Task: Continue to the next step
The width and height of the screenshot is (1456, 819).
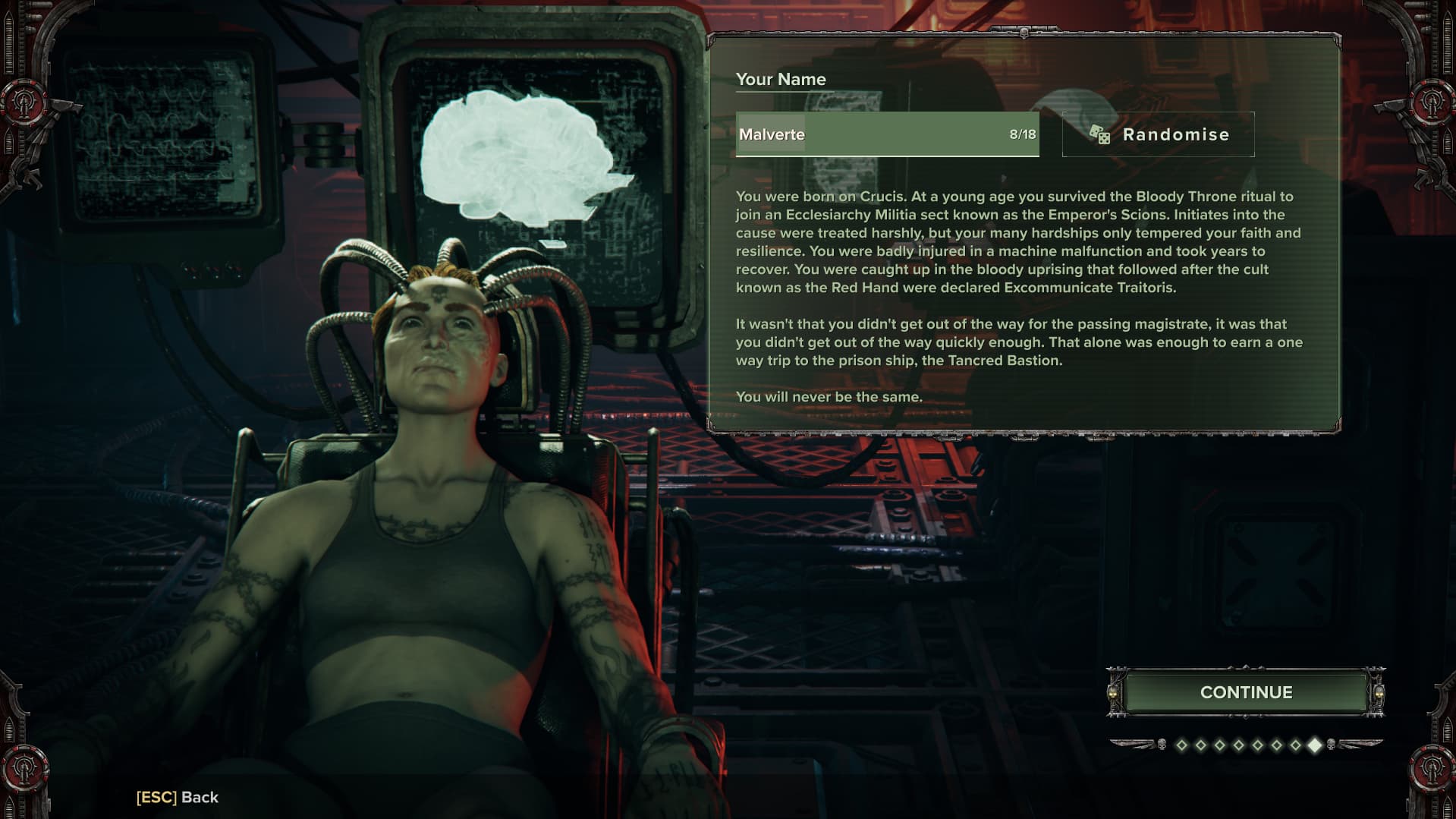Action: click(x=1246, y=692)
